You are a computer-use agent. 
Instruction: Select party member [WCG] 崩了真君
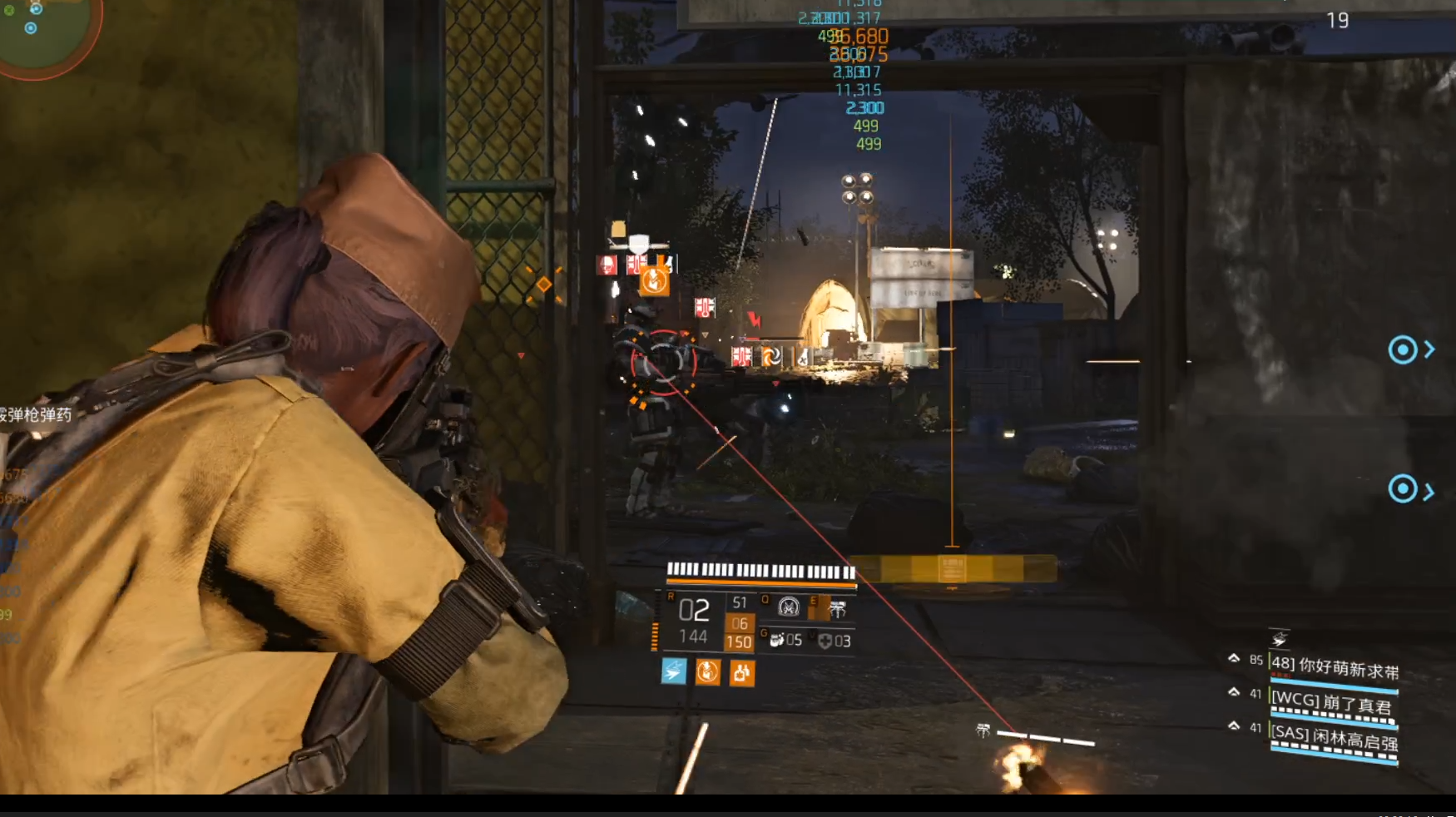[1333, 702]
